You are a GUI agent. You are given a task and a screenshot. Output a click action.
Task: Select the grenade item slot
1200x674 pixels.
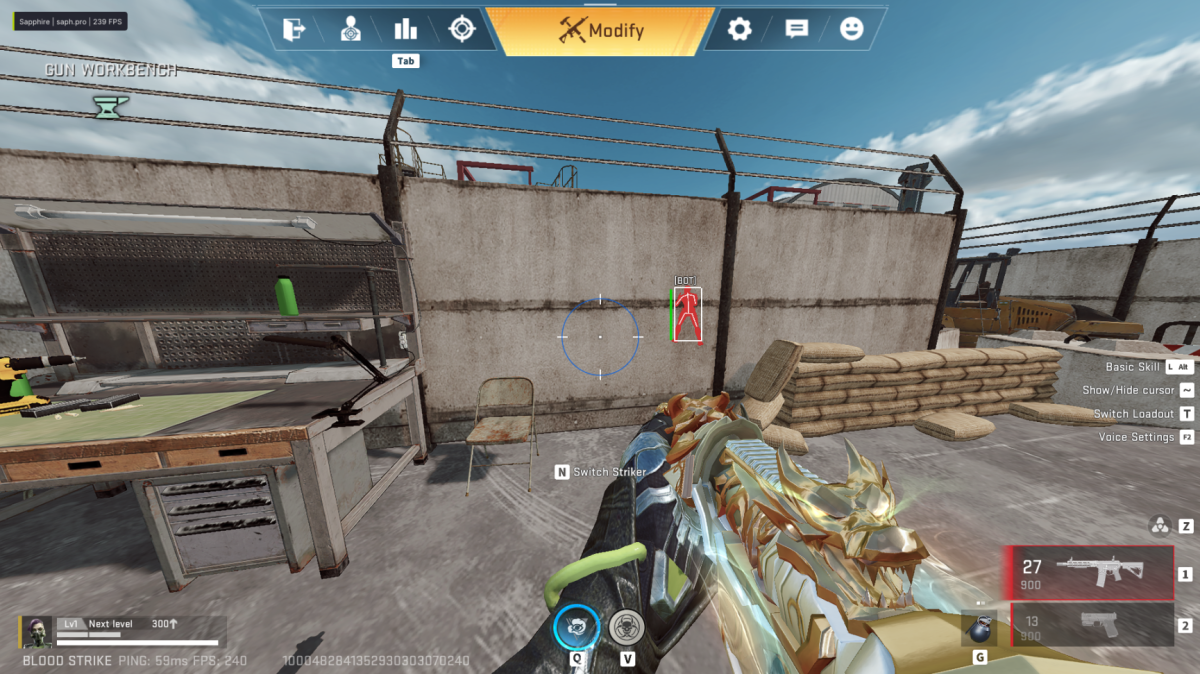(x=979, y=628)
